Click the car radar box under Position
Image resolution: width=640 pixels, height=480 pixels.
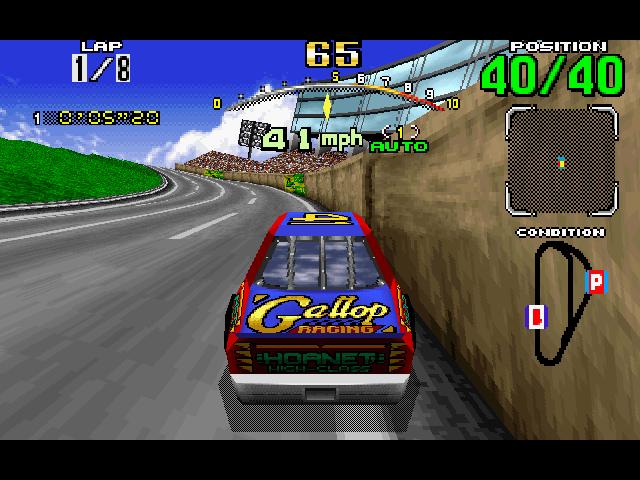click(x=559, y=161)
